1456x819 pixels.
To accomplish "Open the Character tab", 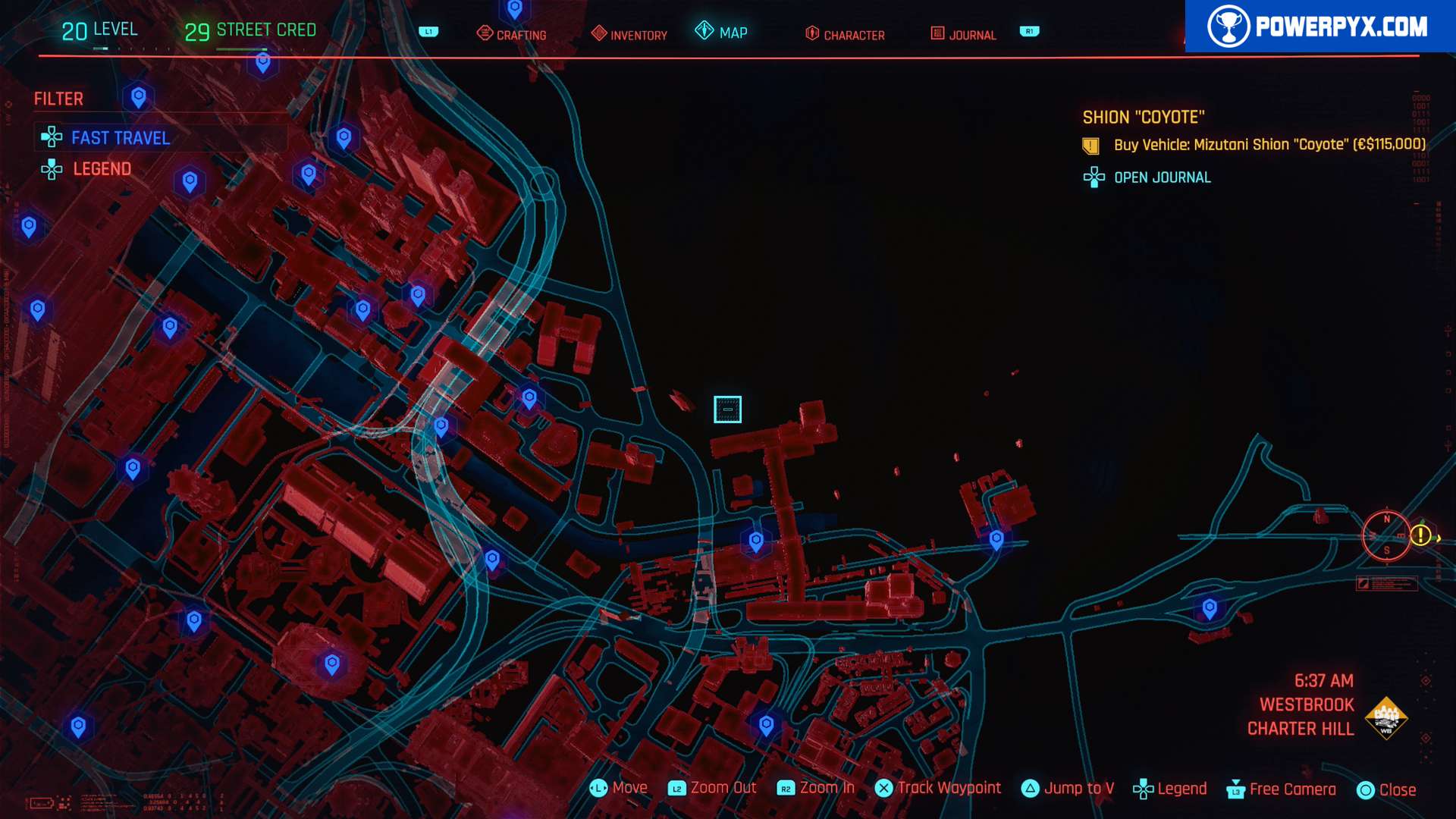I will 845,34.
